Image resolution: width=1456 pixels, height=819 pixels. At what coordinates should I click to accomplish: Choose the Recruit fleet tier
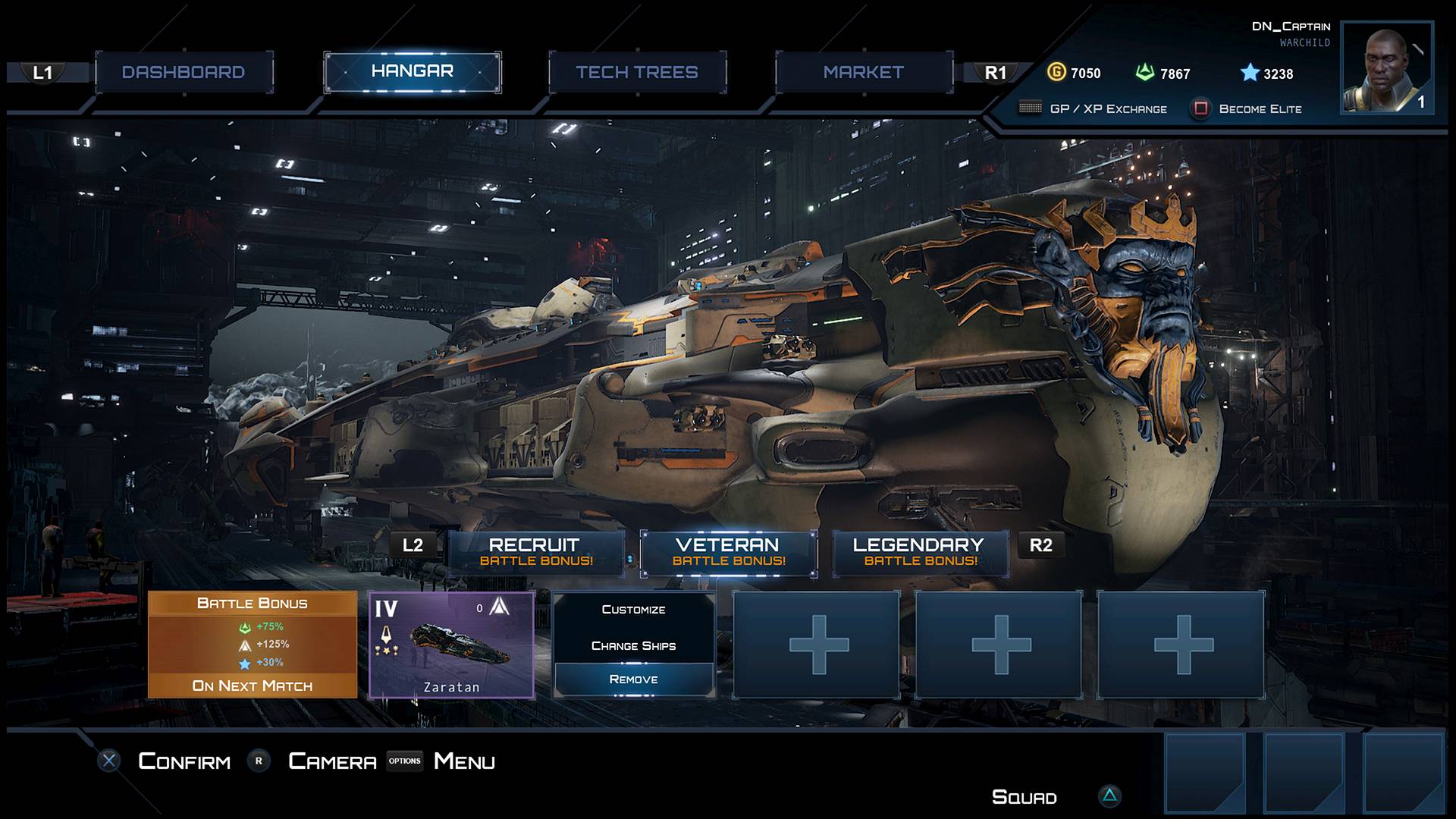(x=535, y=552)
